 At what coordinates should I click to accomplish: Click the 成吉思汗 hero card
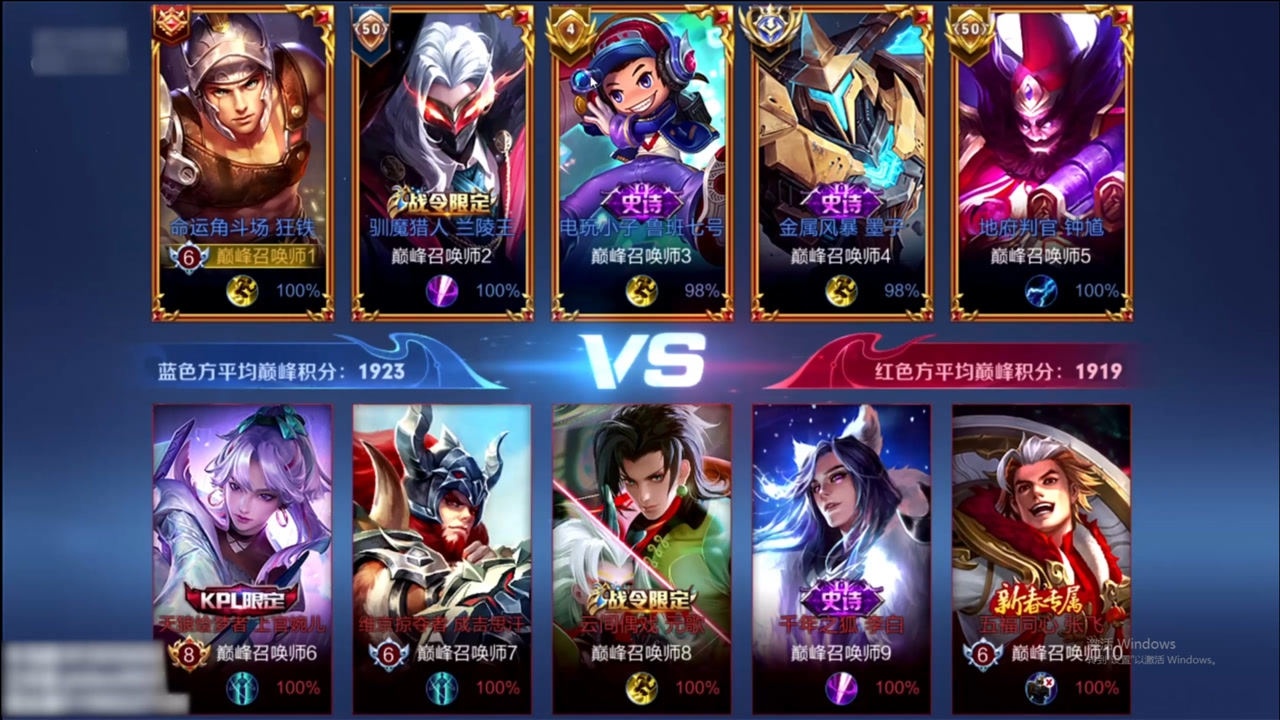click(442, 520)
